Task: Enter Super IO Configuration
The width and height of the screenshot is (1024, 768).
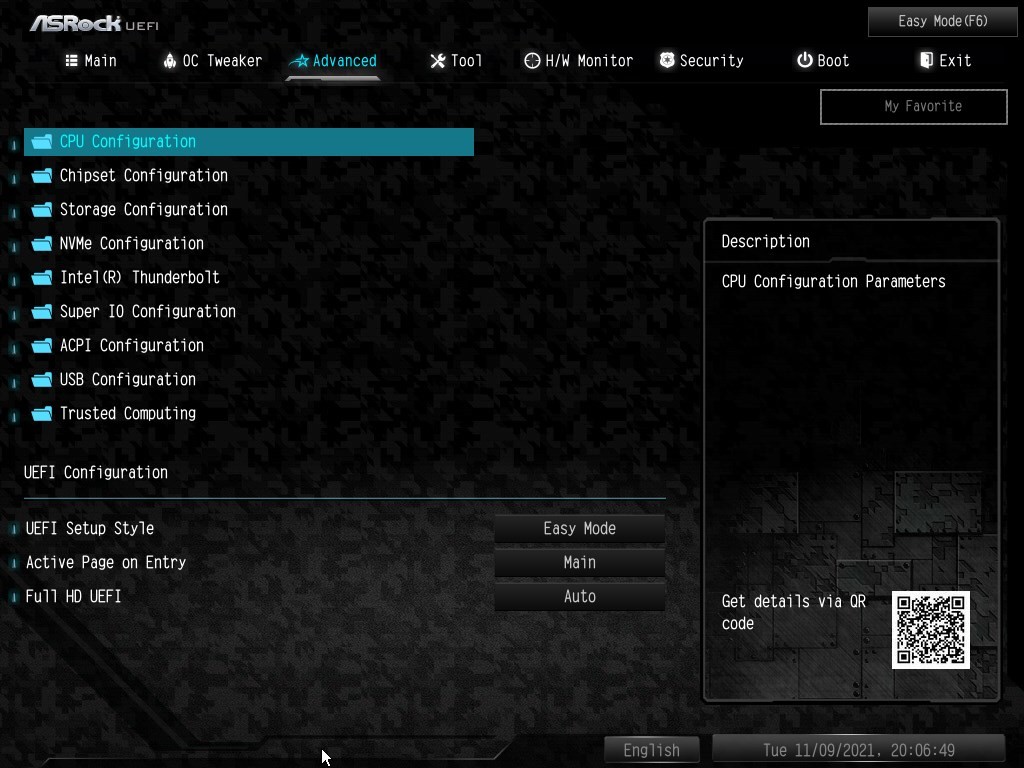Action: pyautogui.click(x=147, y=312)
